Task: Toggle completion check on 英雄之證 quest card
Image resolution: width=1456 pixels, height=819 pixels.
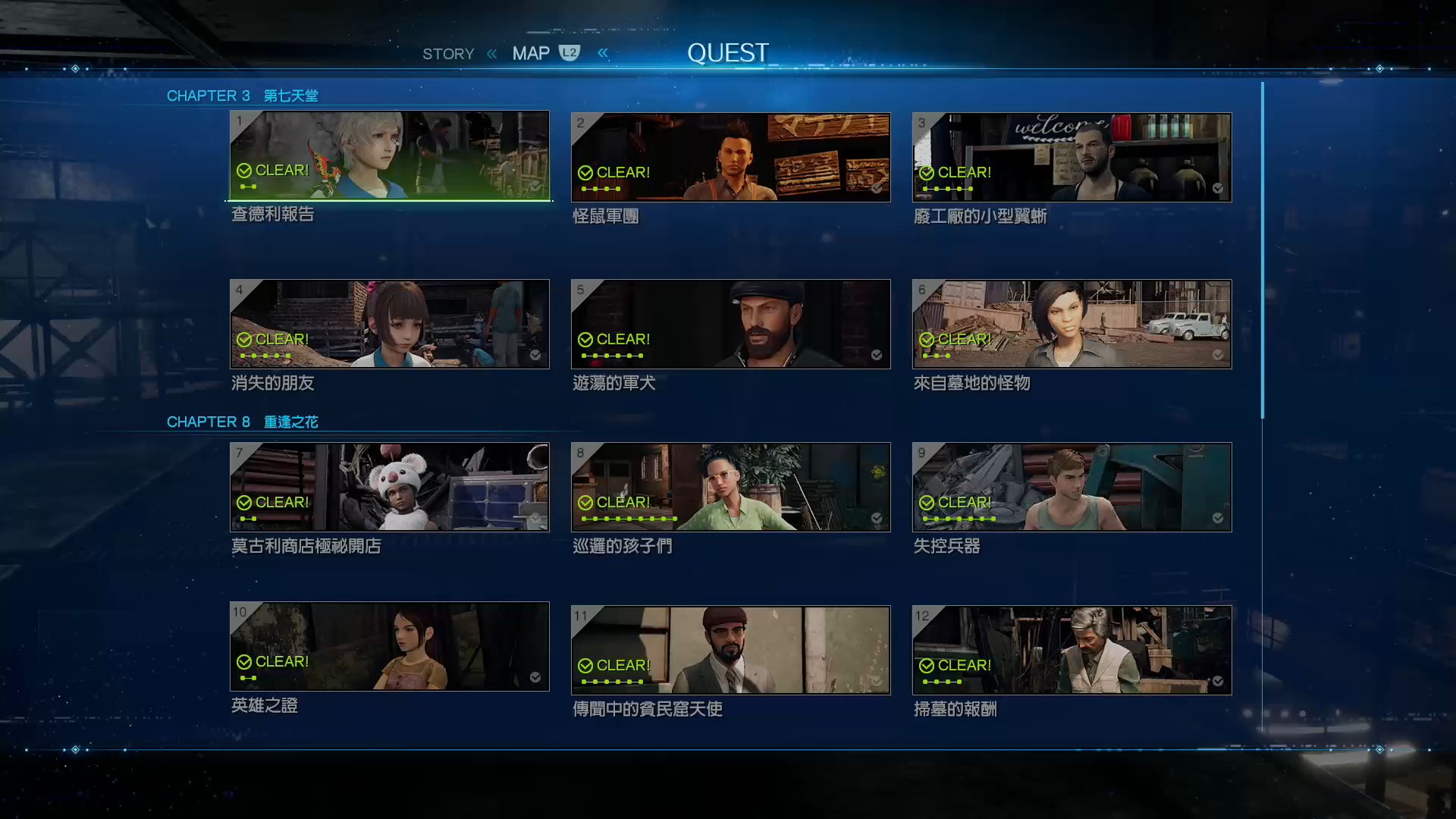Action: tap(536, 679)
